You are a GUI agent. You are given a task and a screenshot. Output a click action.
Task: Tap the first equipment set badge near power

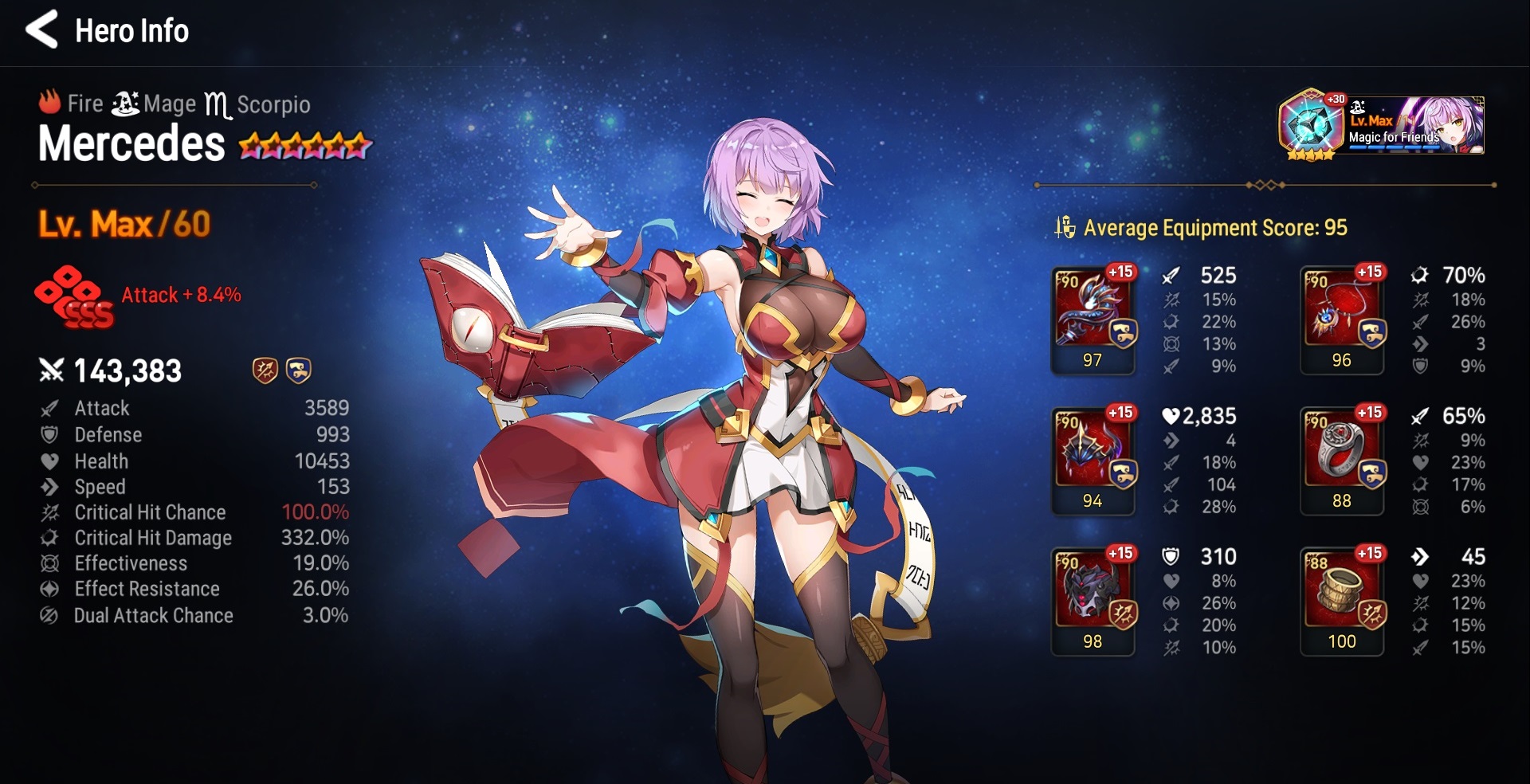[x=265, y=370]
